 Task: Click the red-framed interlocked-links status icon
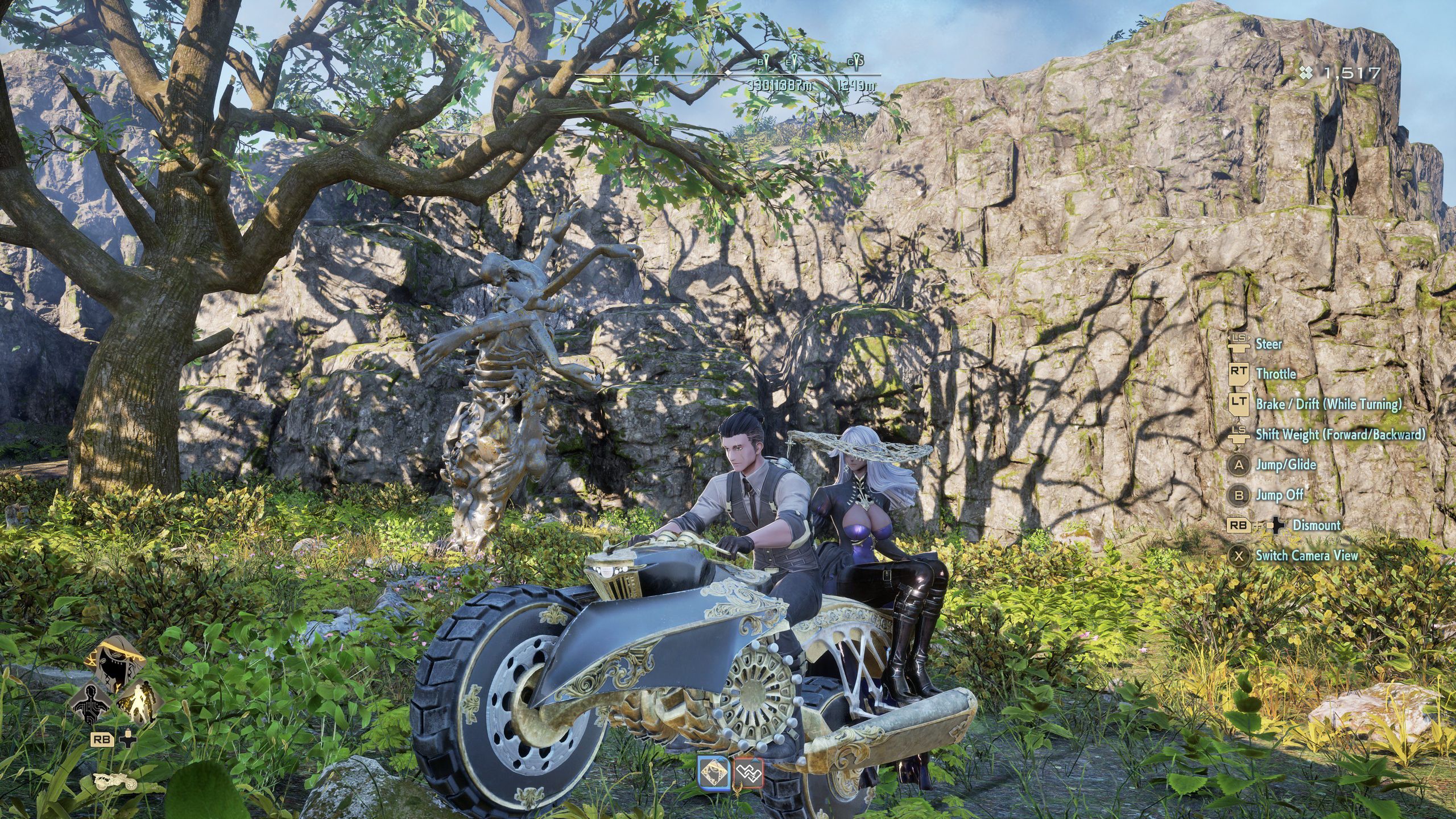pyautogui.click(x=748, y=772)
